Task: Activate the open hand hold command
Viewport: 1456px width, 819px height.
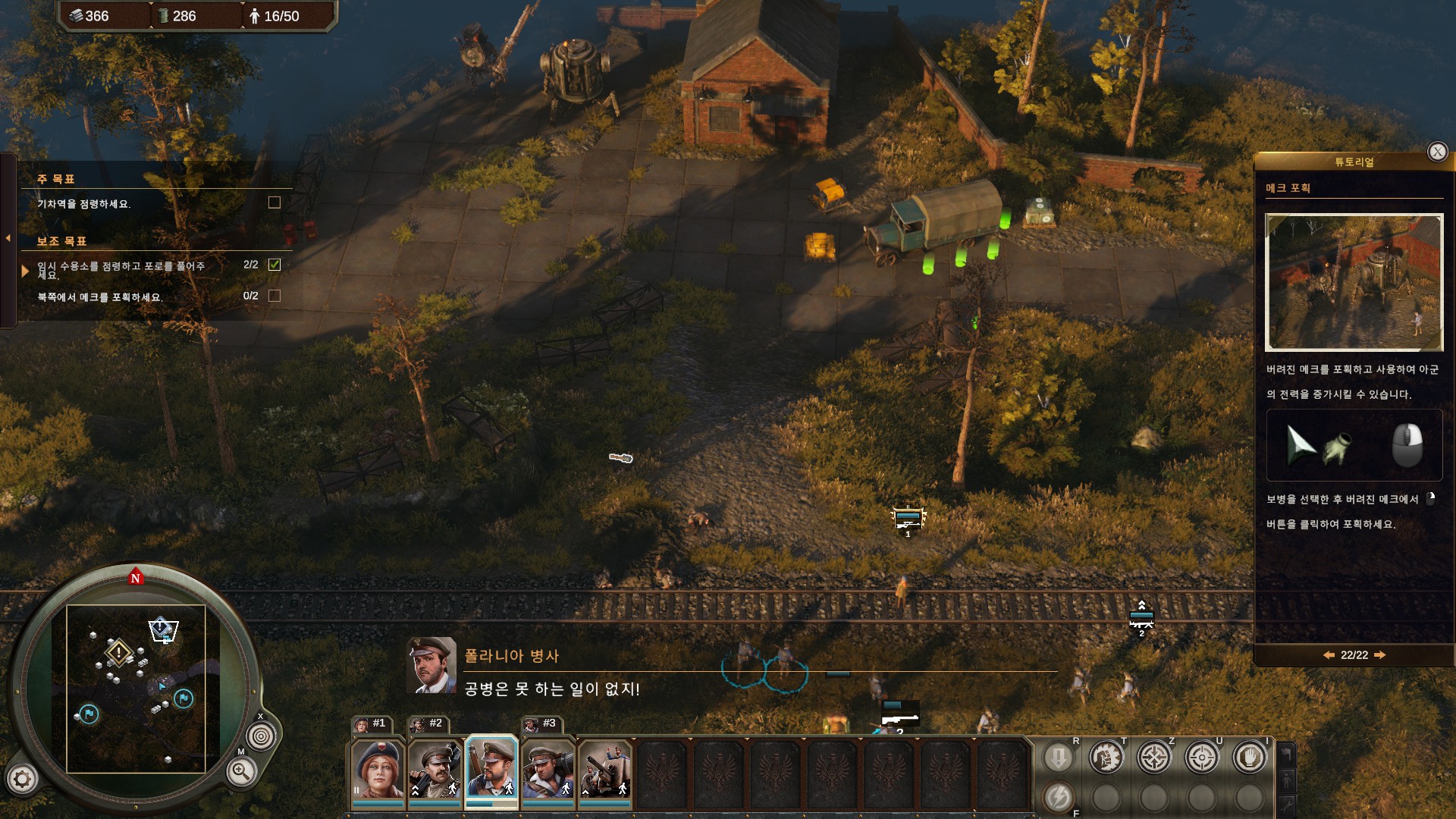Action: (1249, 757)
